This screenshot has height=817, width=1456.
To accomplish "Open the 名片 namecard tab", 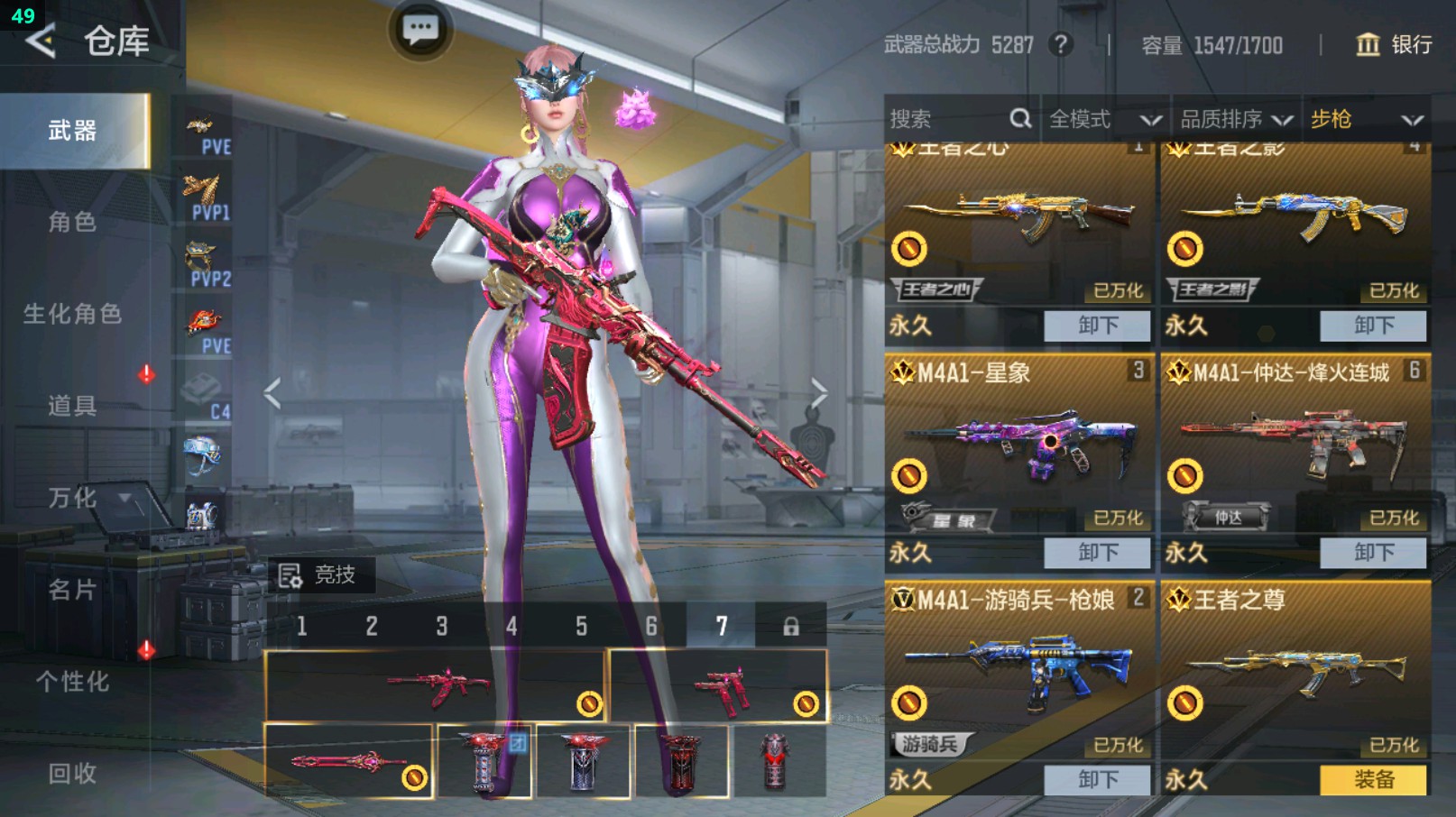I will click(72, 590).
